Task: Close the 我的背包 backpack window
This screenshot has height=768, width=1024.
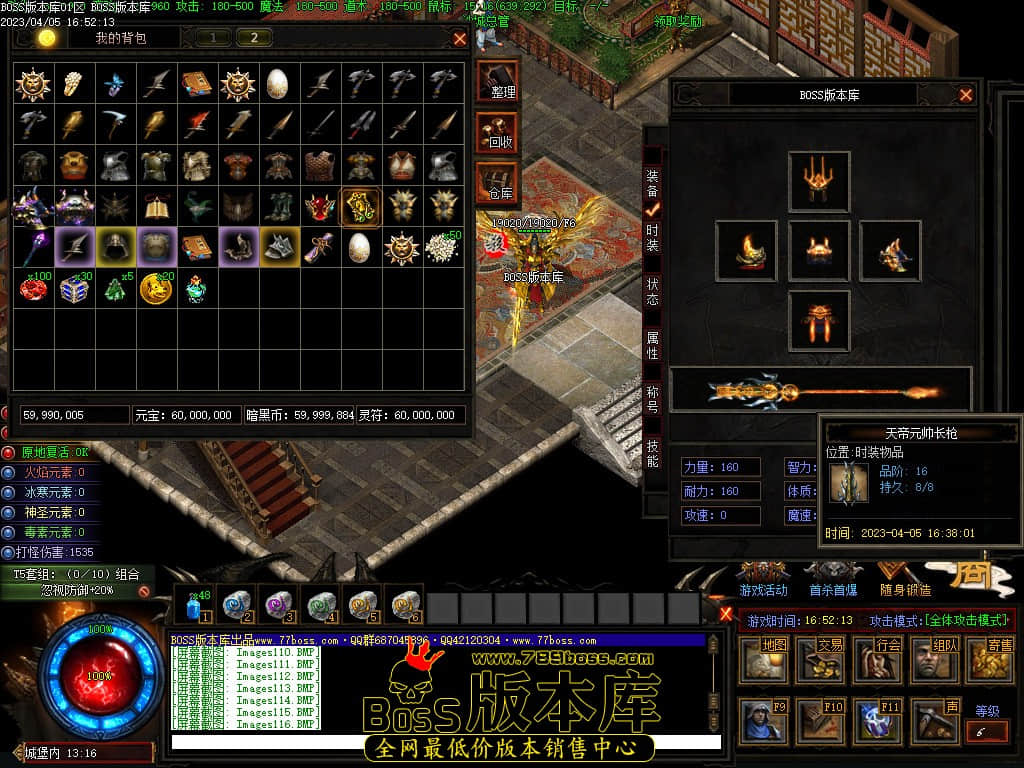Action: [460, 39]
